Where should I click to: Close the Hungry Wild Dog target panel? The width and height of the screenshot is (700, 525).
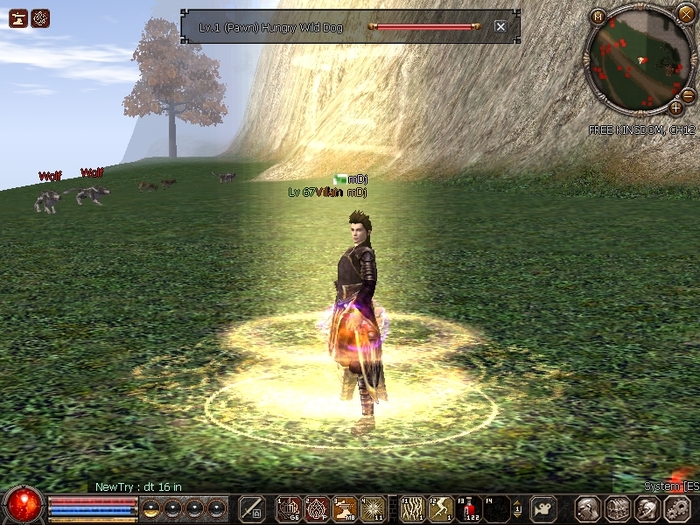click(500, 26)
